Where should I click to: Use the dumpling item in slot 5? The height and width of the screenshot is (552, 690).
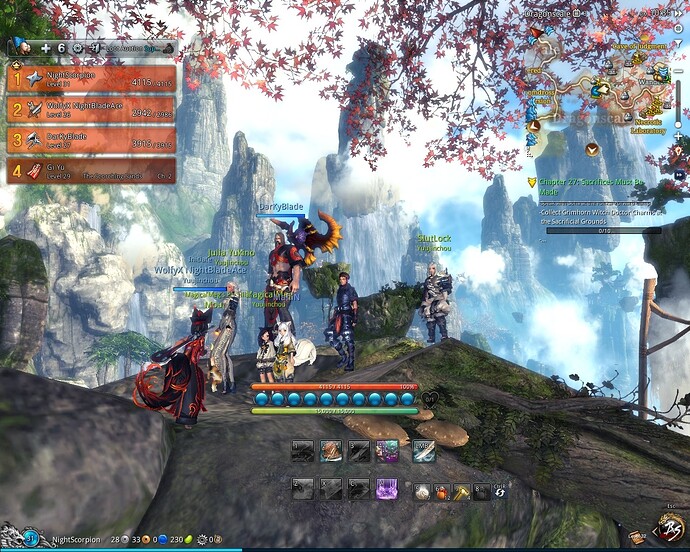(423, 491)
